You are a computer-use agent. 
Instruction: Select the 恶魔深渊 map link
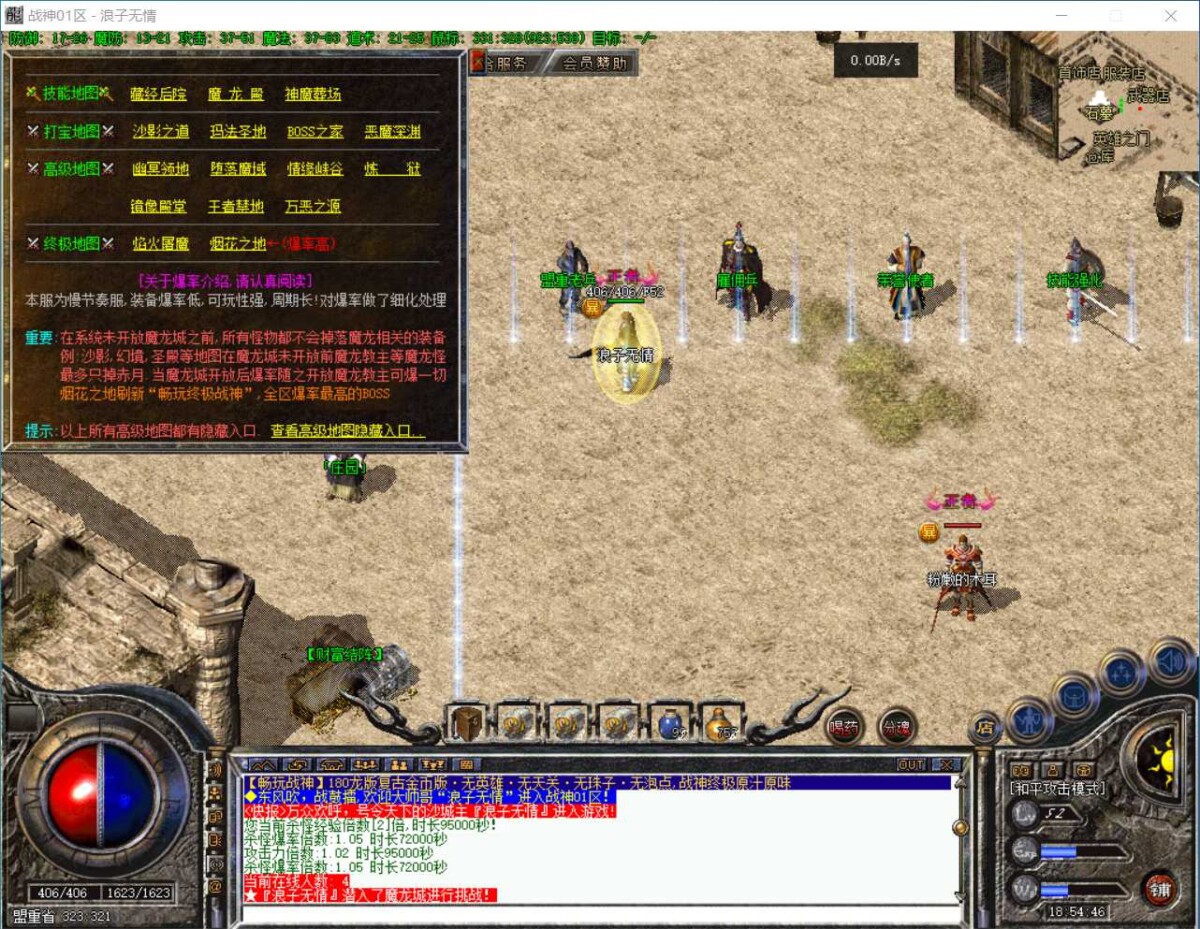(x=392, y=131)
